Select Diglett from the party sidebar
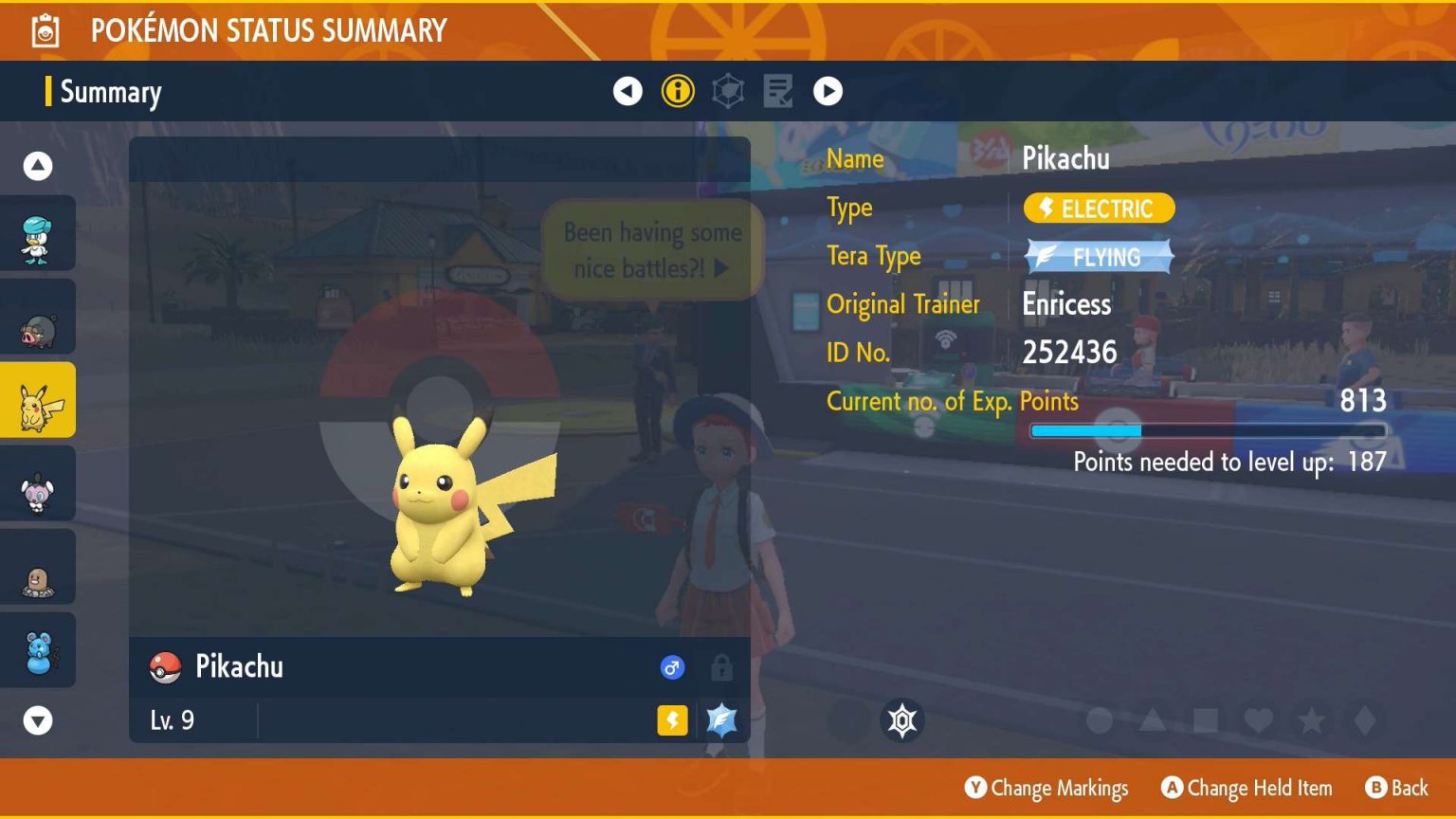This screenshot has width=1456, height=819. pyautogui.click(x=38, y=567)
